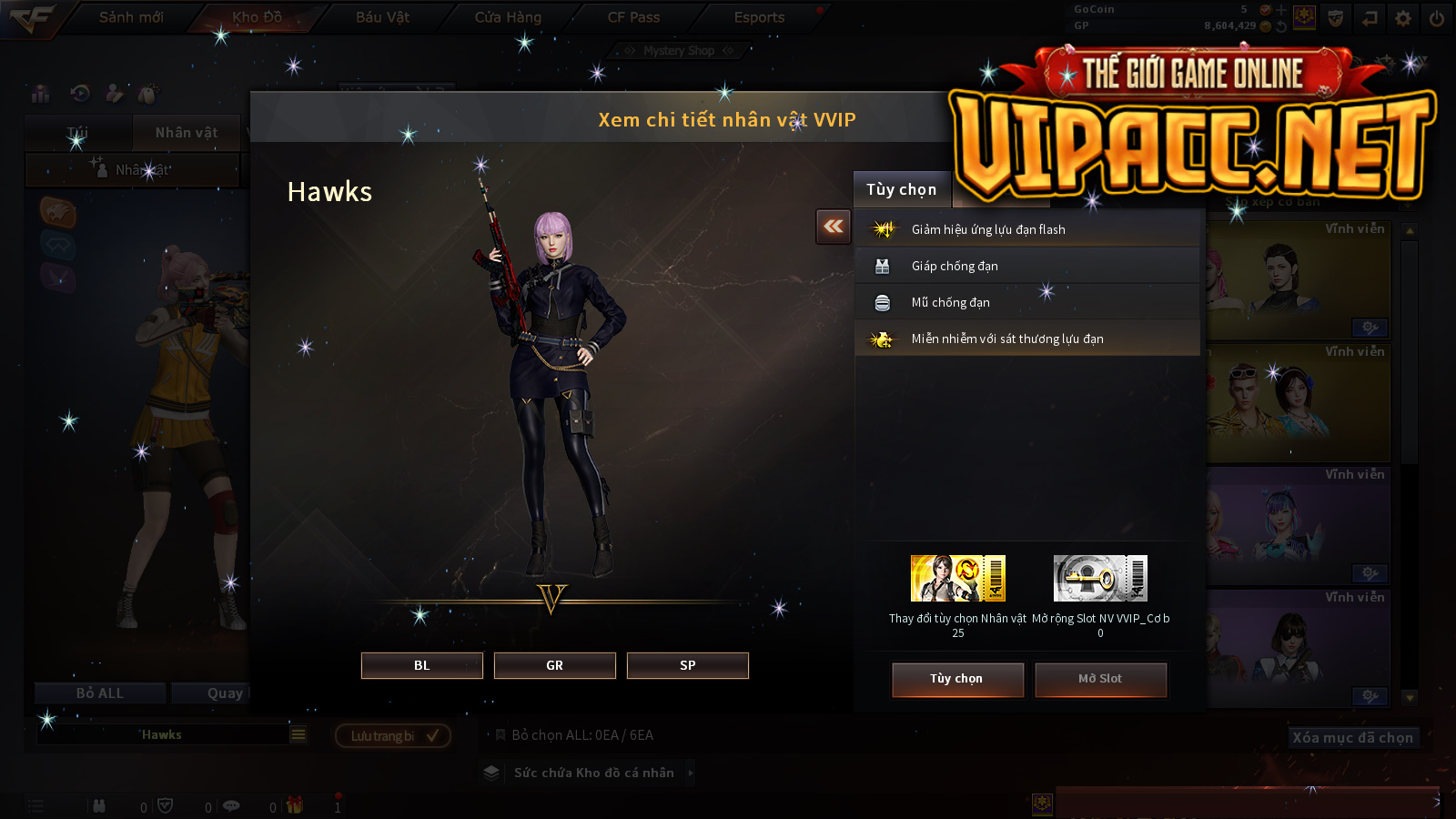This screenshot has width=1456, height=819.
Task: Click the Tùy chọn confirm button
Action: coord(957,679)
